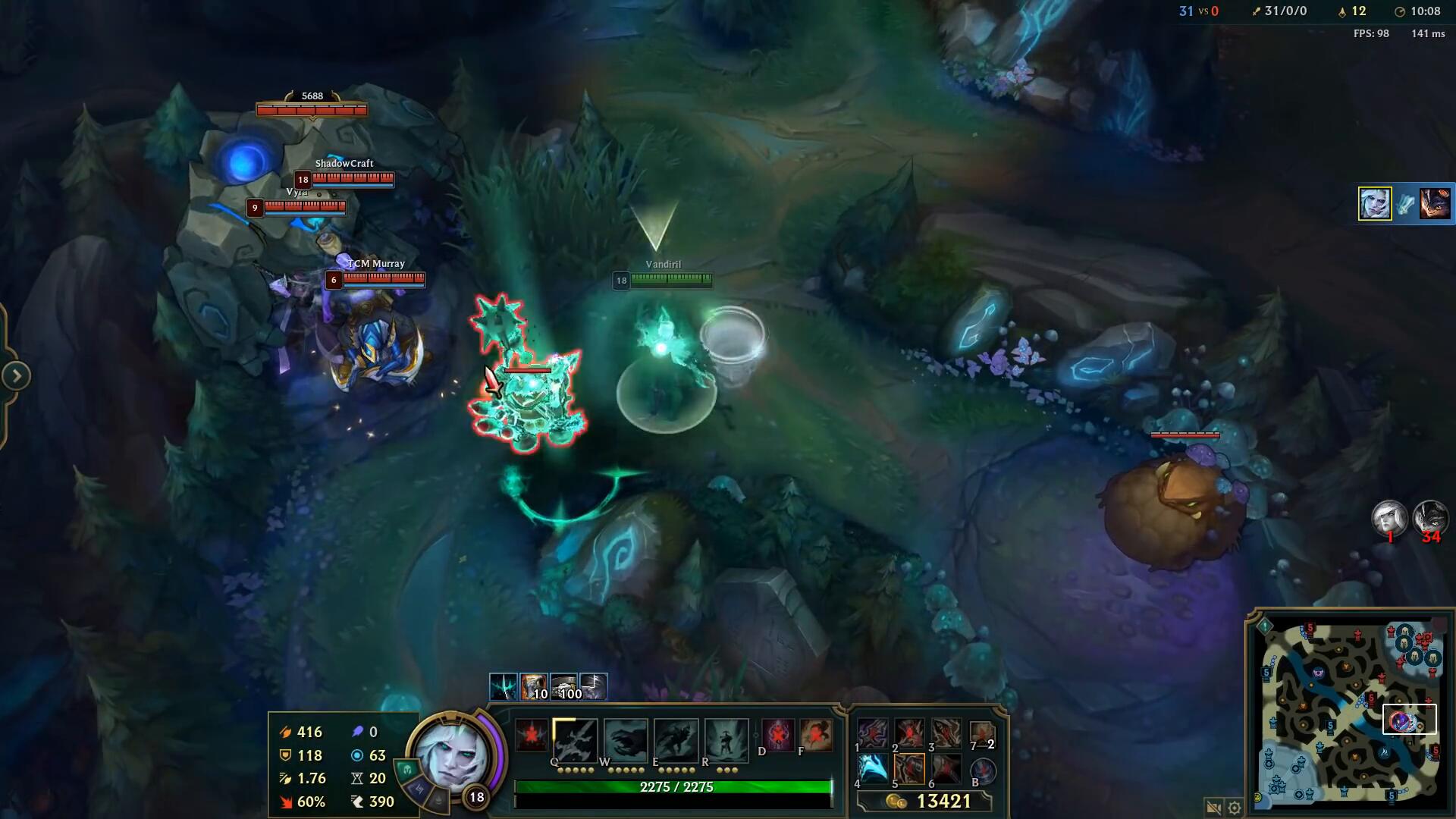Select the item in slot 1
Screen dimensions: 1456x819
click(873, 734)
